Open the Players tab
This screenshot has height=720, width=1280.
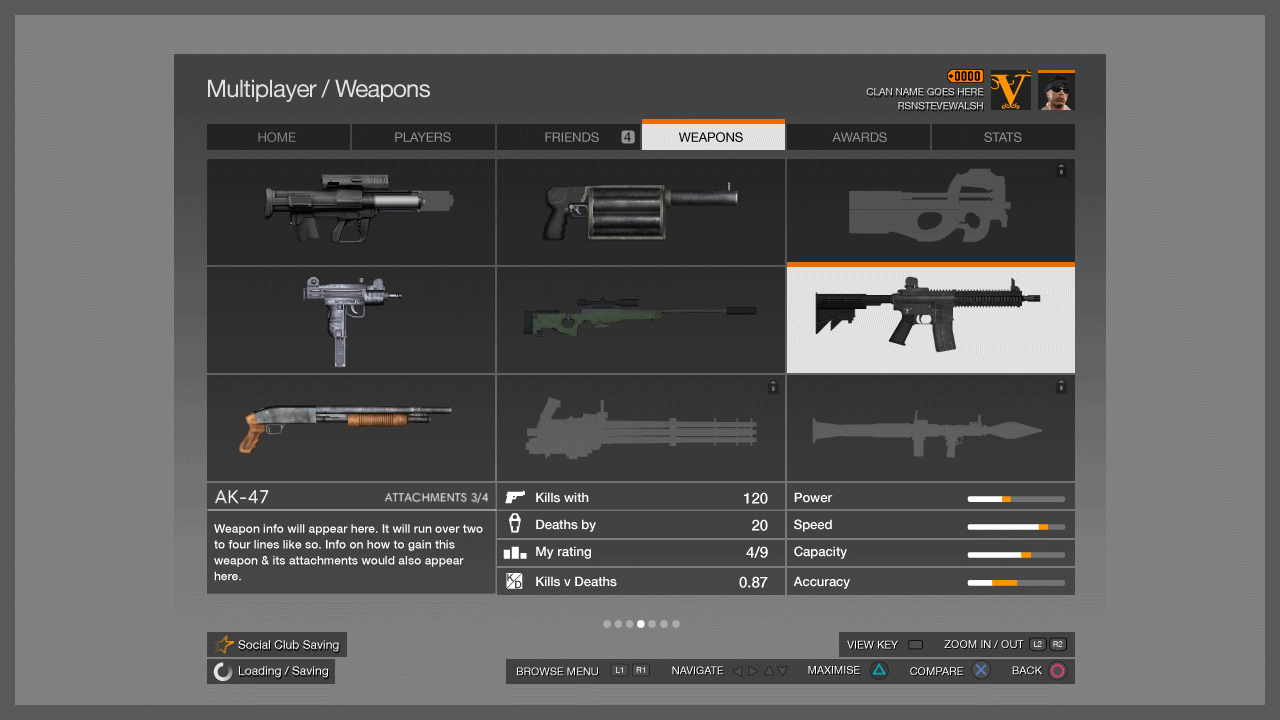click(x=423, y=137)
